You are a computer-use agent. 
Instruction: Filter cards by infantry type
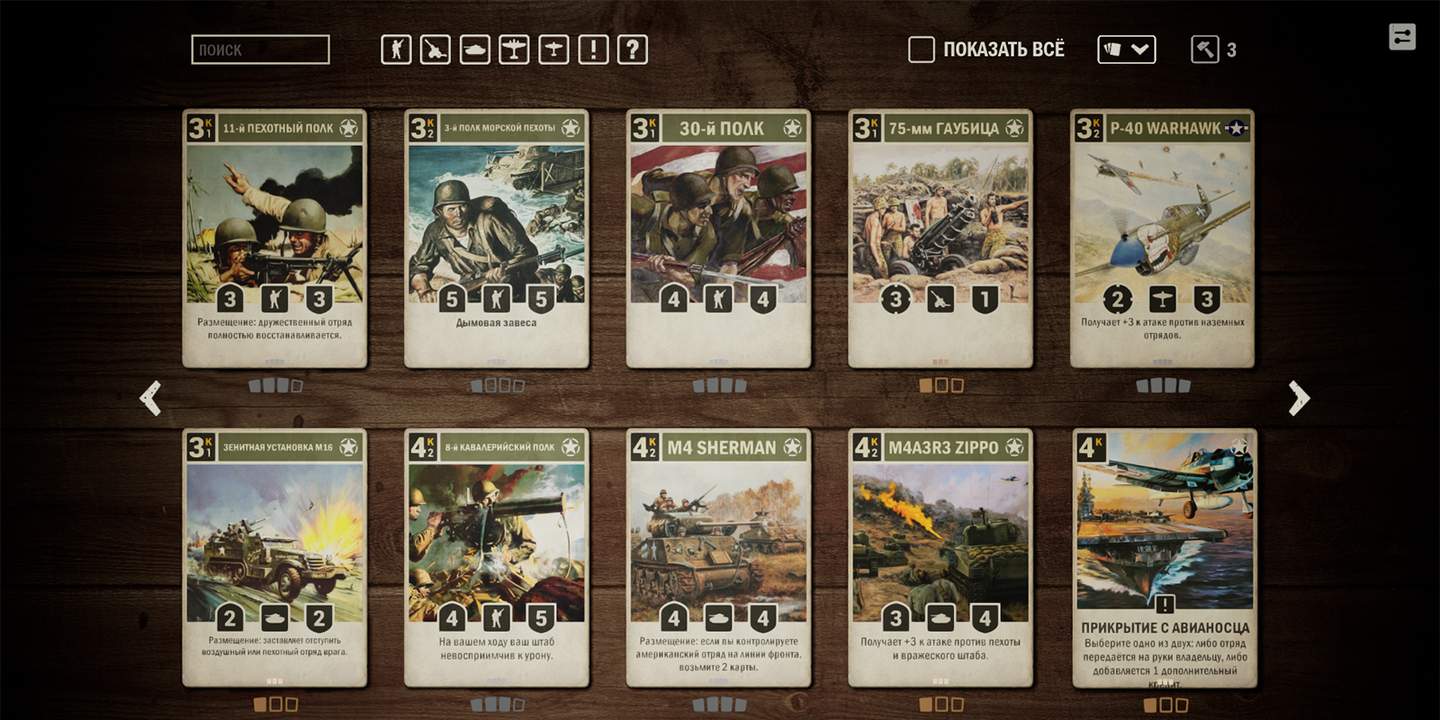396,49
